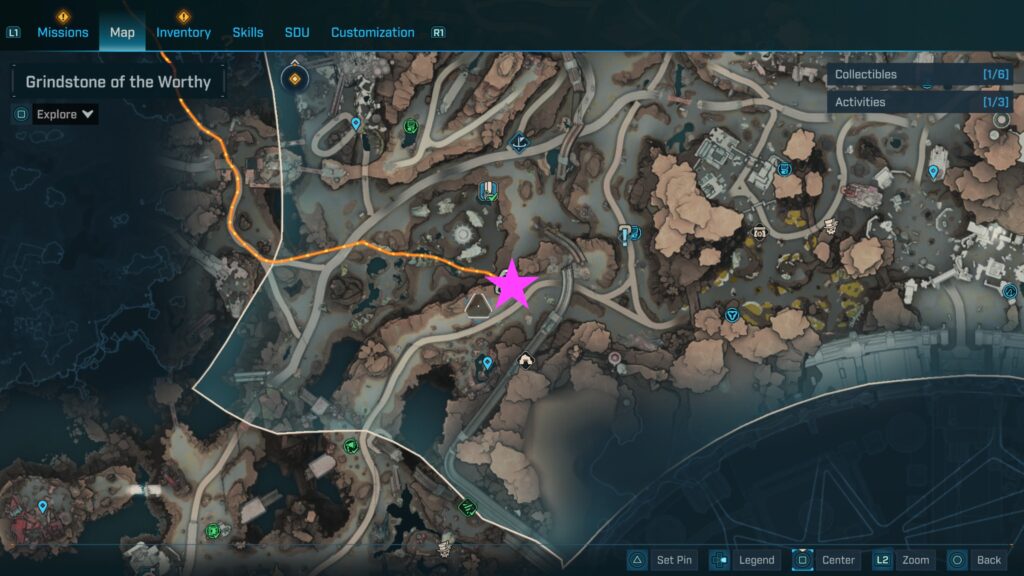Screen dimensions: 1024x576
Task: Open the Customization tab
Action: [x=372, y=32]
